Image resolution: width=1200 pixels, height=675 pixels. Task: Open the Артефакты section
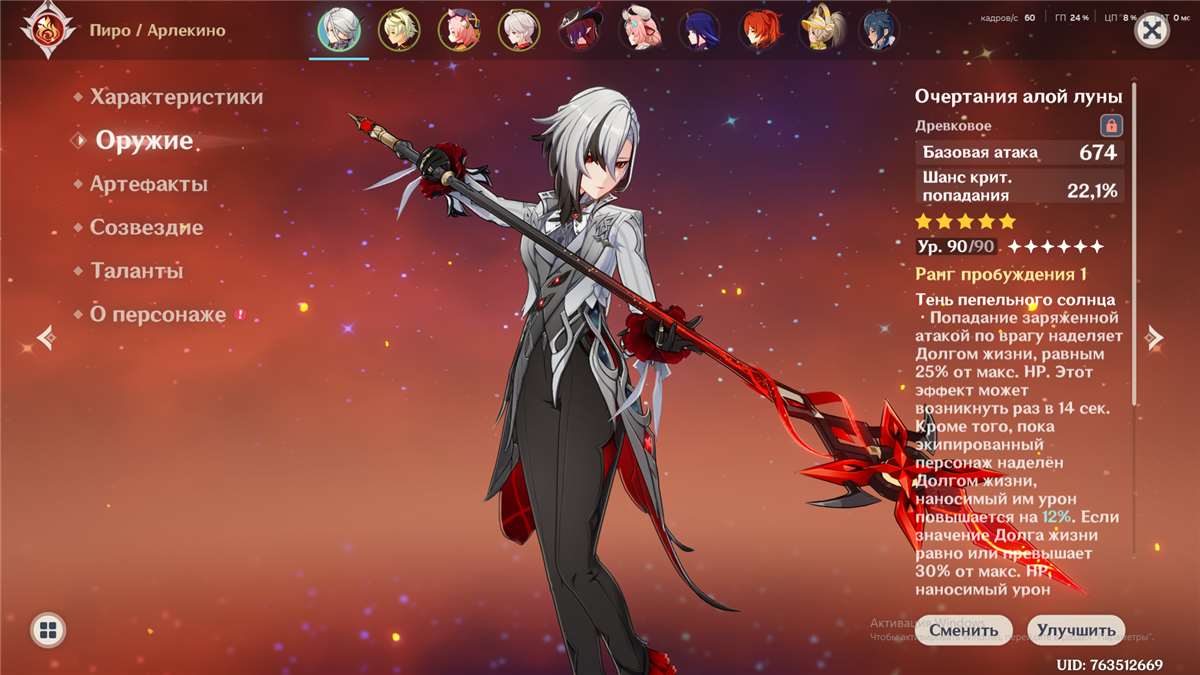tap(148, 184)
